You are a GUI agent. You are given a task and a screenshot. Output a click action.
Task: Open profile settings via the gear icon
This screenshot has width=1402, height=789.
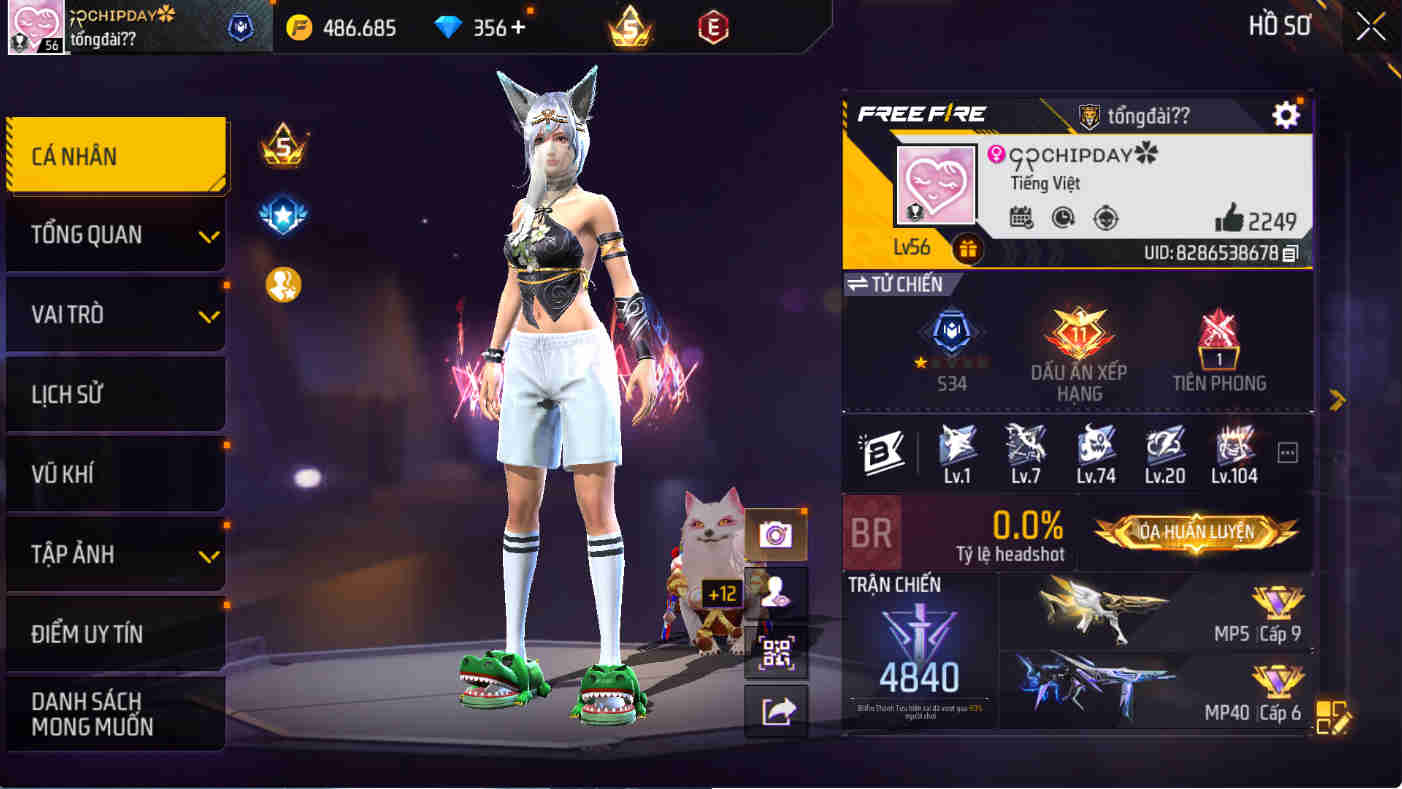pyautogui.click(x=1286, y=114)
